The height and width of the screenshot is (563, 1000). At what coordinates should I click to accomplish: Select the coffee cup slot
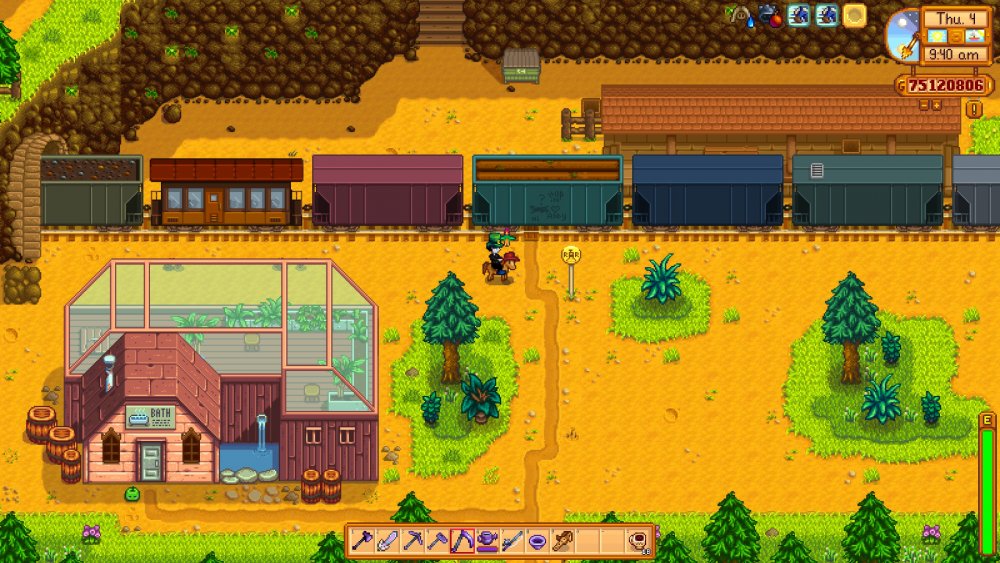pyautogui.click(x=637, y=541)
